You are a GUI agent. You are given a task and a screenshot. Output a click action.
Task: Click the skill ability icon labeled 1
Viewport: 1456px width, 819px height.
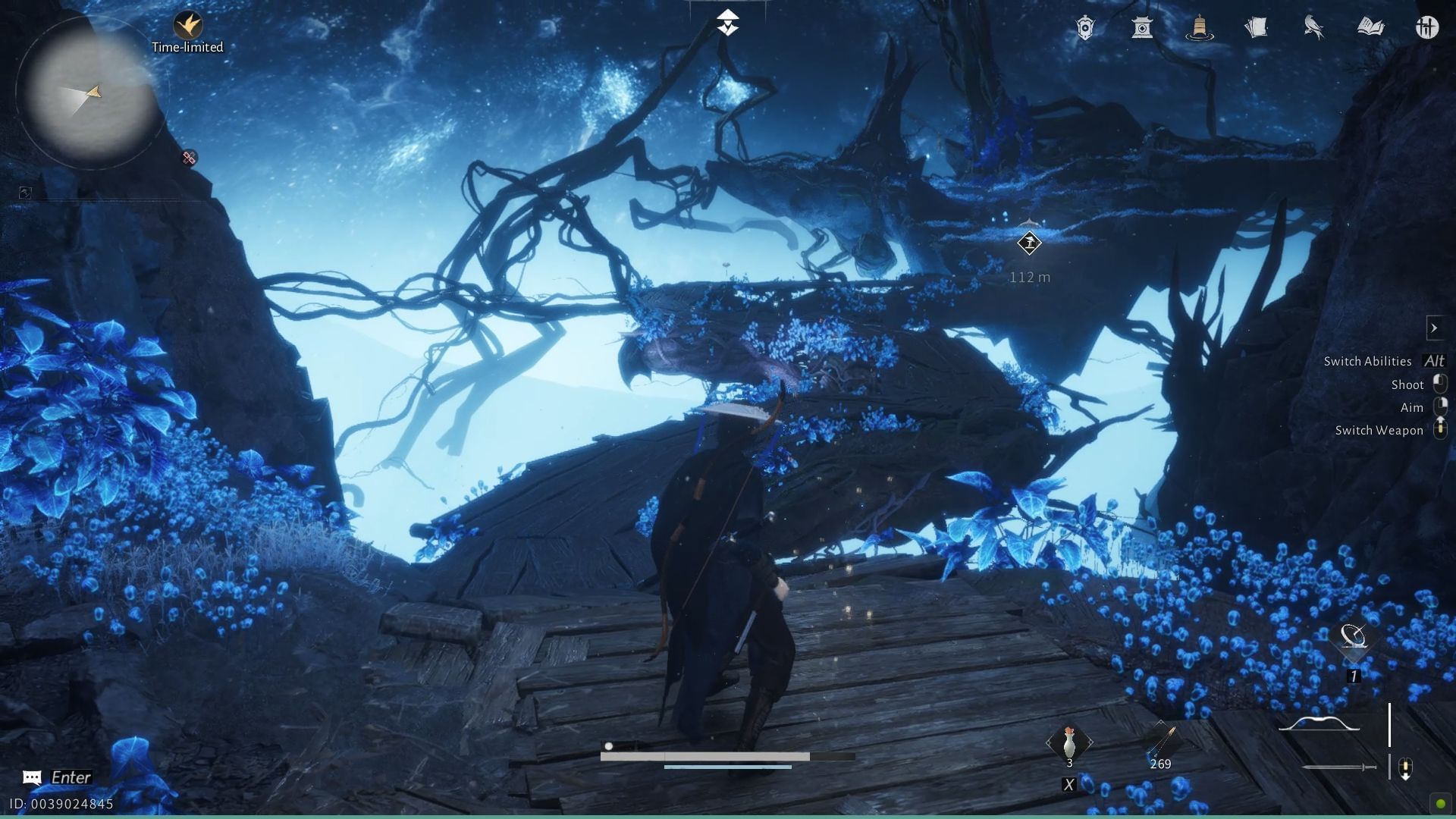(x=1354, y=641)
